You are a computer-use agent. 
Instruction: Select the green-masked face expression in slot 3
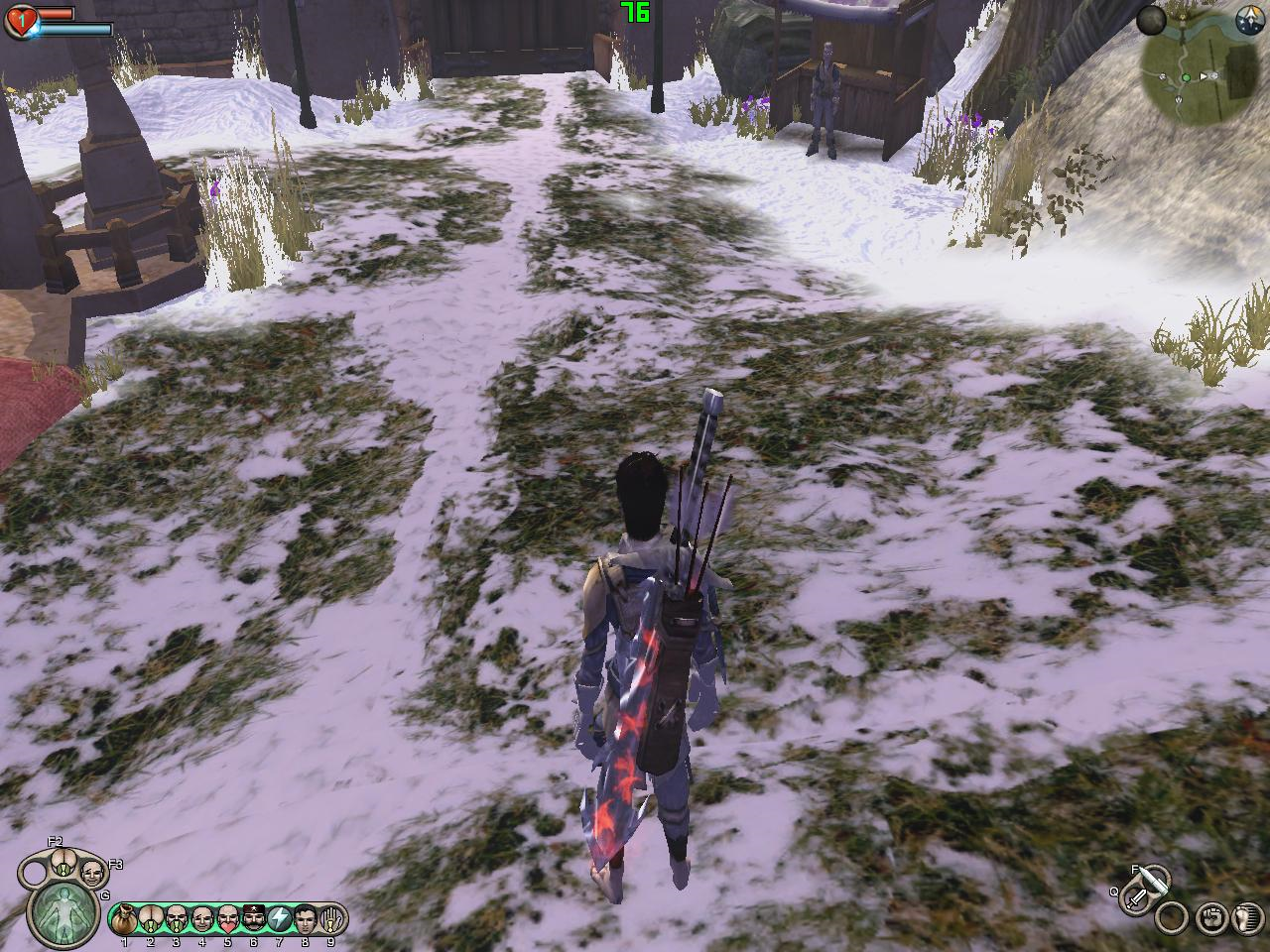(177, 917)
